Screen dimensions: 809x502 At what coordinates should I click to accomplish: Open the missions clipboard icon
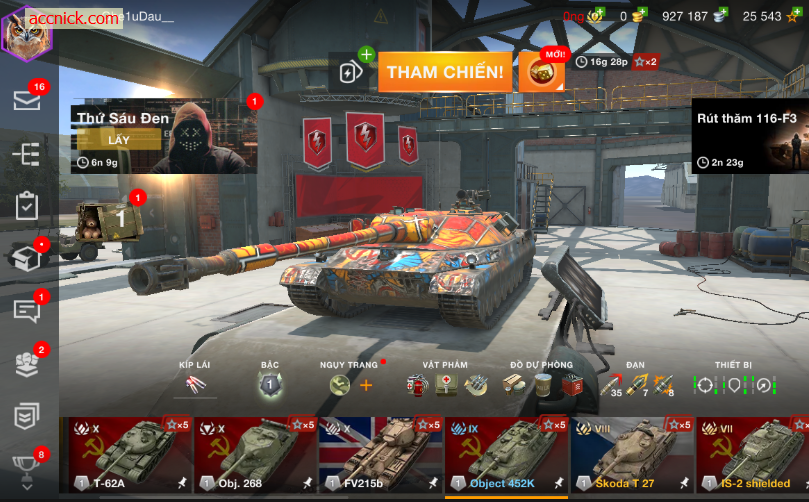(27, 206)
